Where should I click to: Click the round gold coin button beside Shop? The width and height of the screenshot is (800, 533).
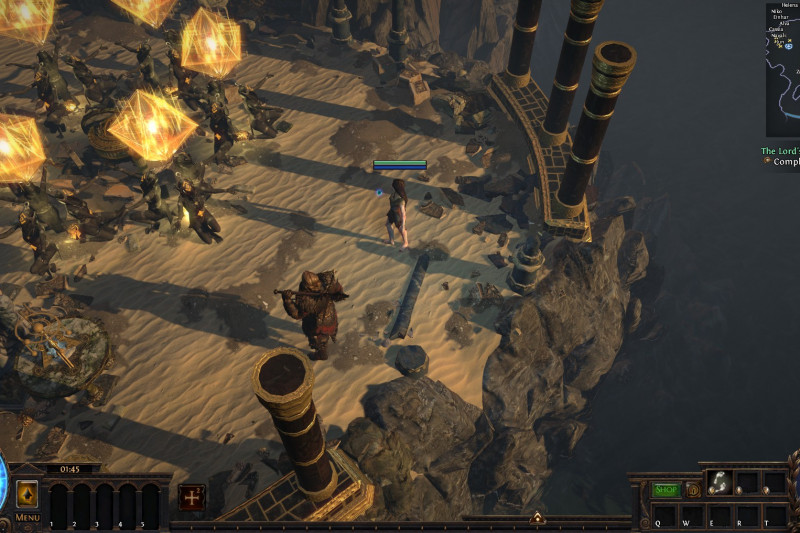click(692, 490)
